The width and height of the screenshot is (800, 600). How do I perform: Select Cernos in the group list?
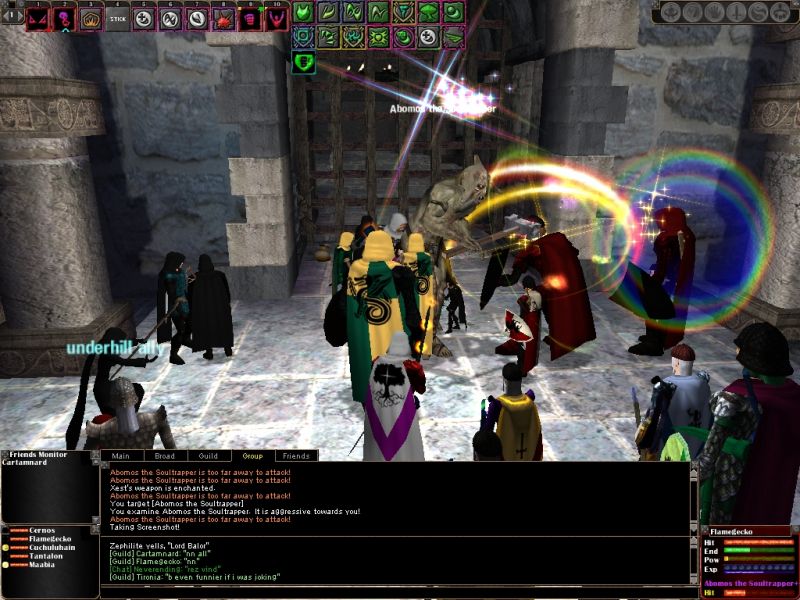pyautogui.click(x=42, y=530)
